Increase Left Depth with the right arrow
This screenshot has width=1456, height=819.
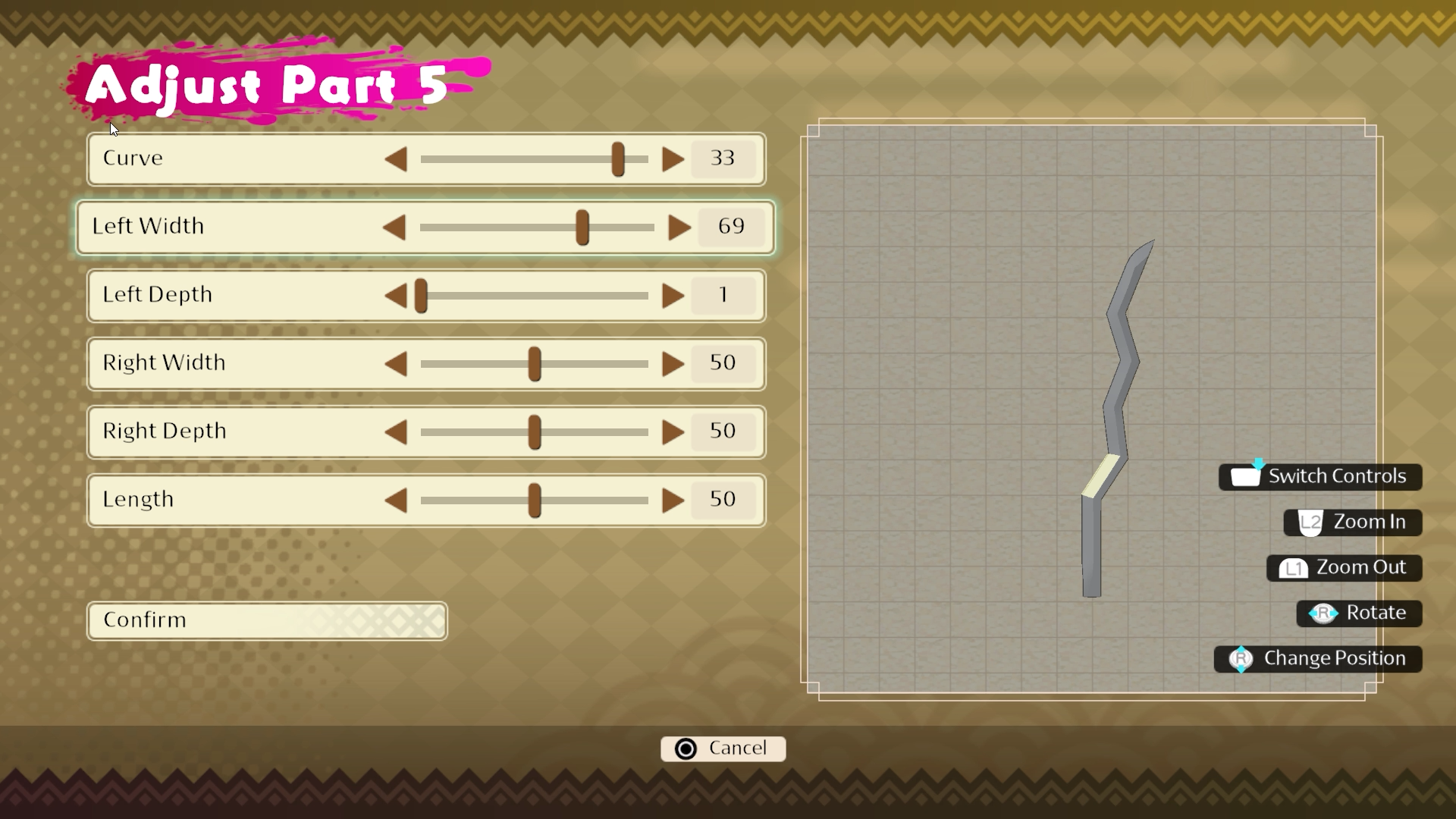pyautogui.click(x=673, y=296)
